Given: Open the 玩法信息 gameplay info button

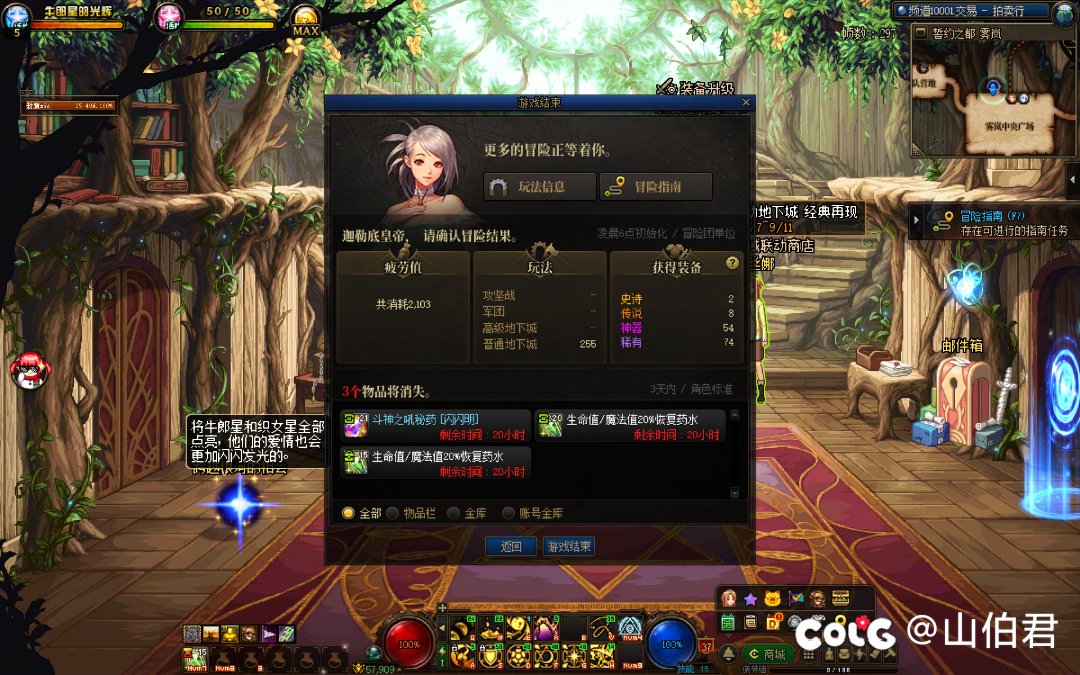Looking at the screenshot, I should pyautogui.click(x=539, y=187).
